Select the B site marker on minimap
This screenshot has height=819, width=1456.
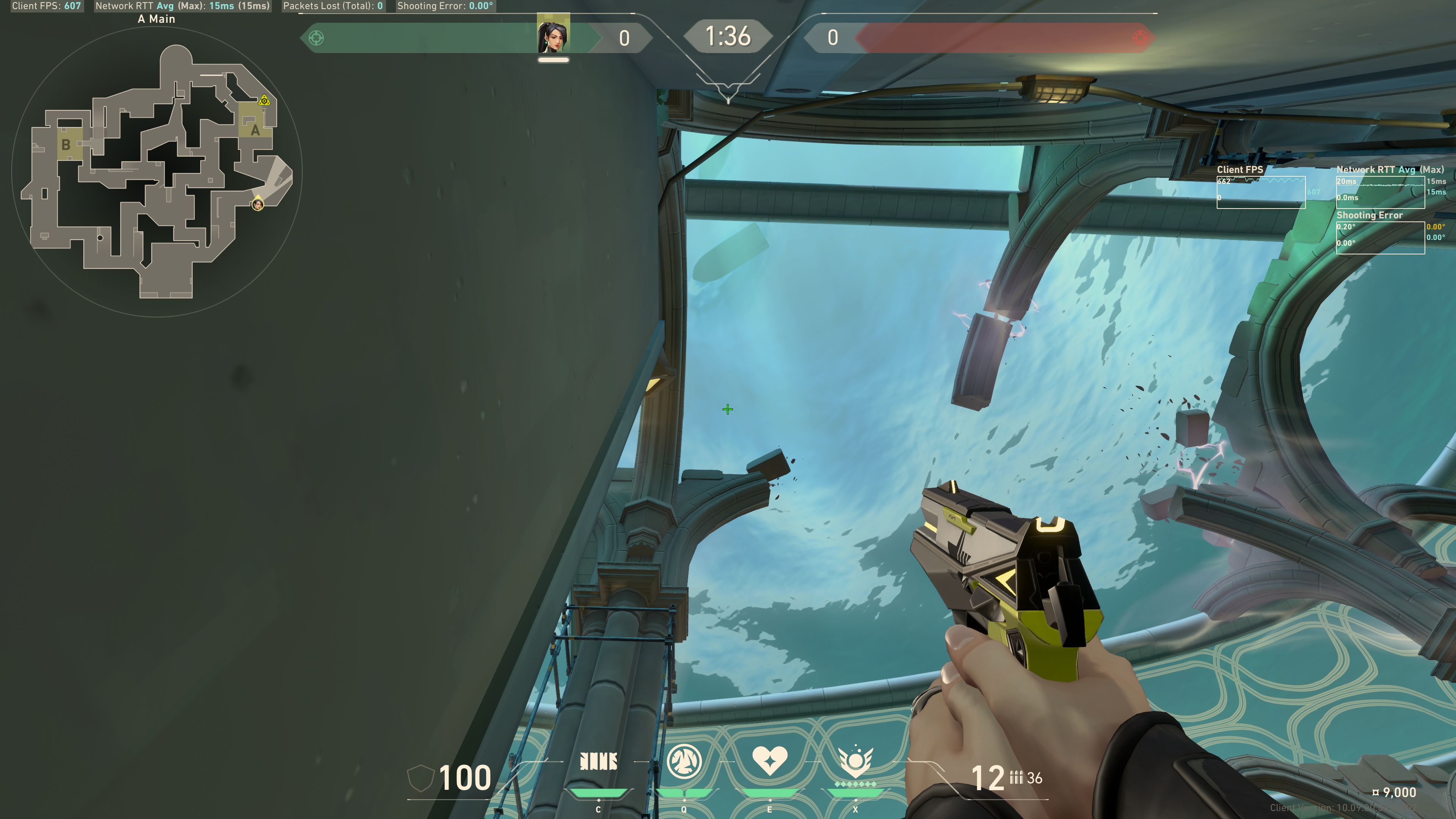coord(66,145)
